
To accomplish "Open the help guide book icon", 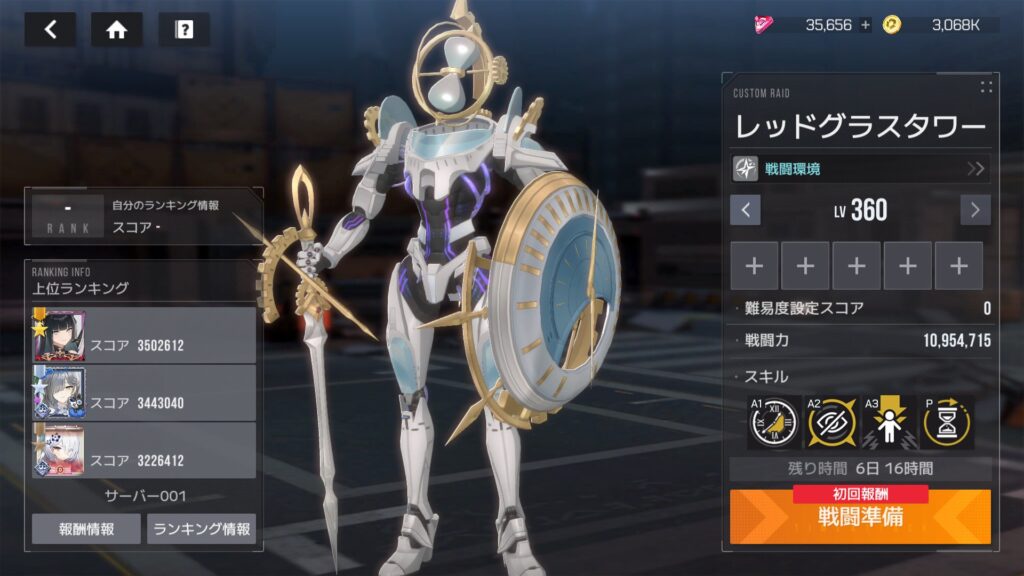I will [x=184, y=29].
